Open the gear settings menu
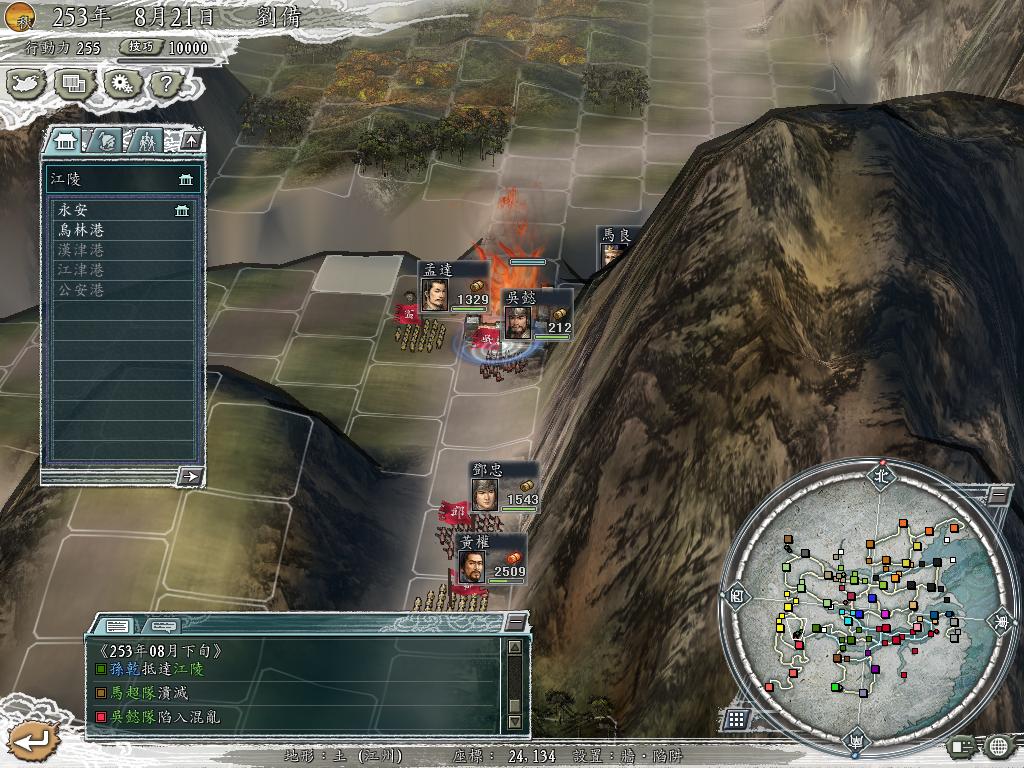 121,84
